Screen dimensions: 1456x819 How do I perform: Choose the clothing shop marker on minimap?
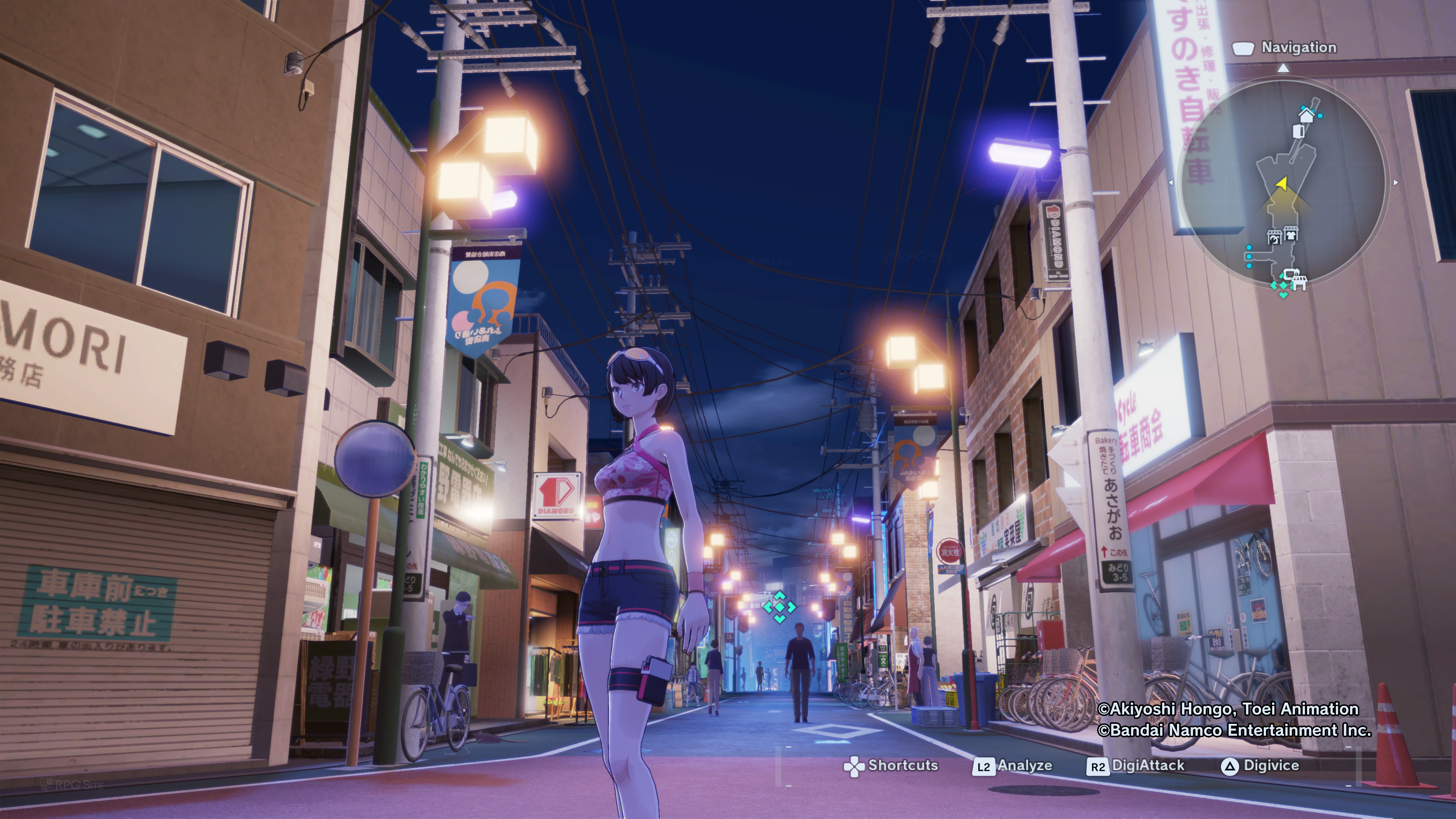(1290, 234)
